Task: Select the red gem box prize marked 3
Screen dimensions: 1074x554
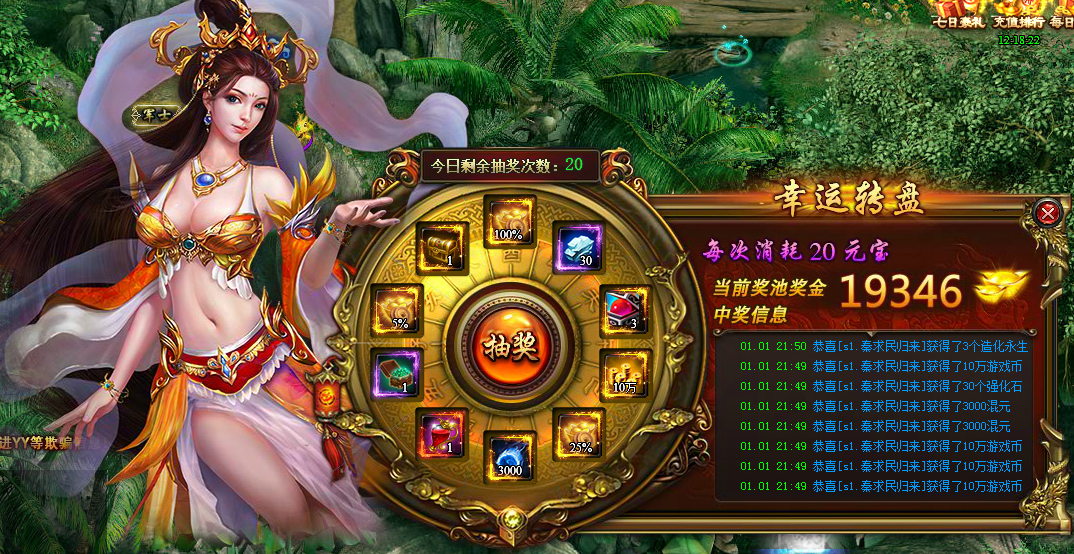Action: click(x=624, y=311)
